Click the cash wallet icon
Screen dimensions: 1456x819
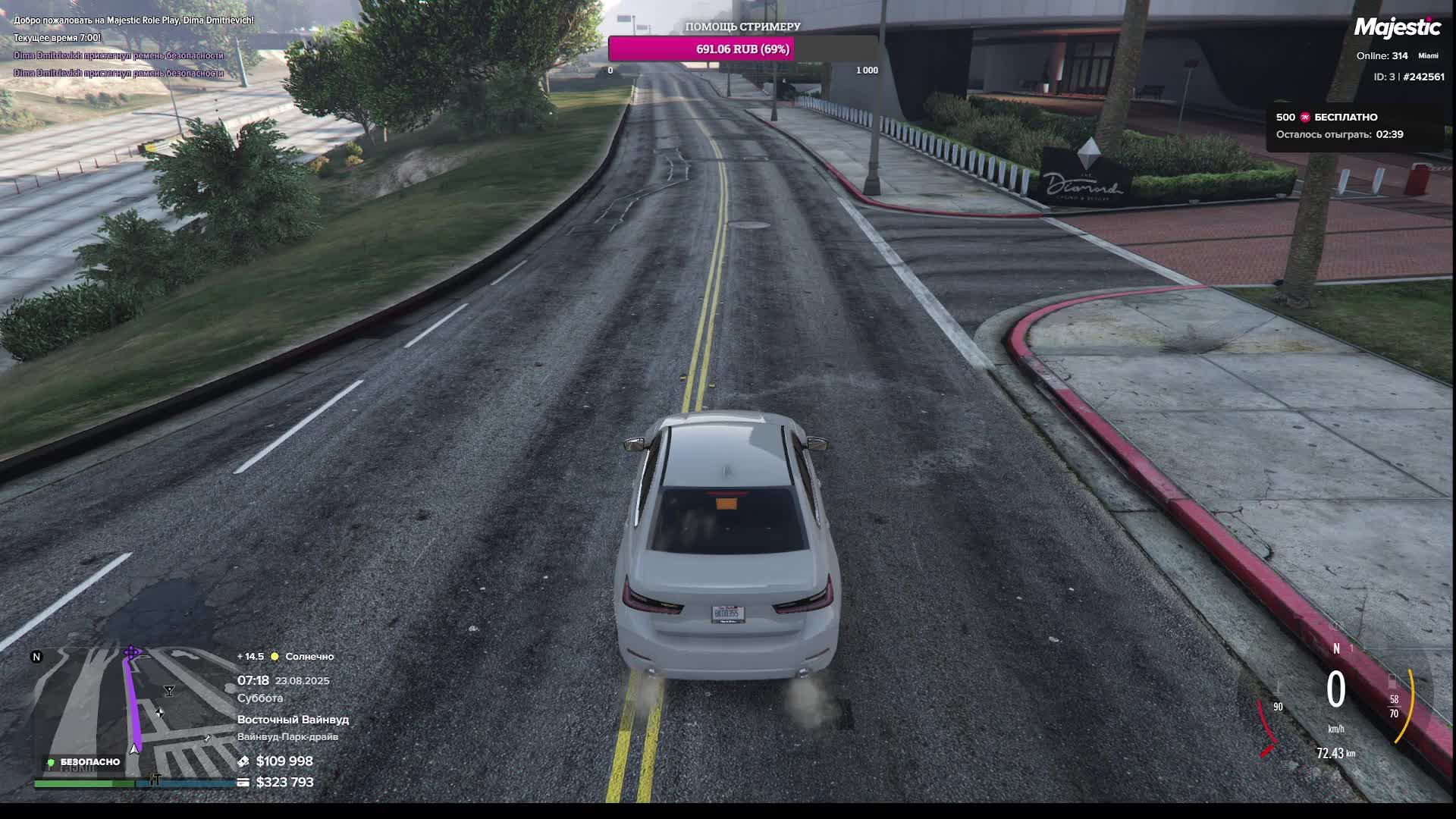point(243,761)
